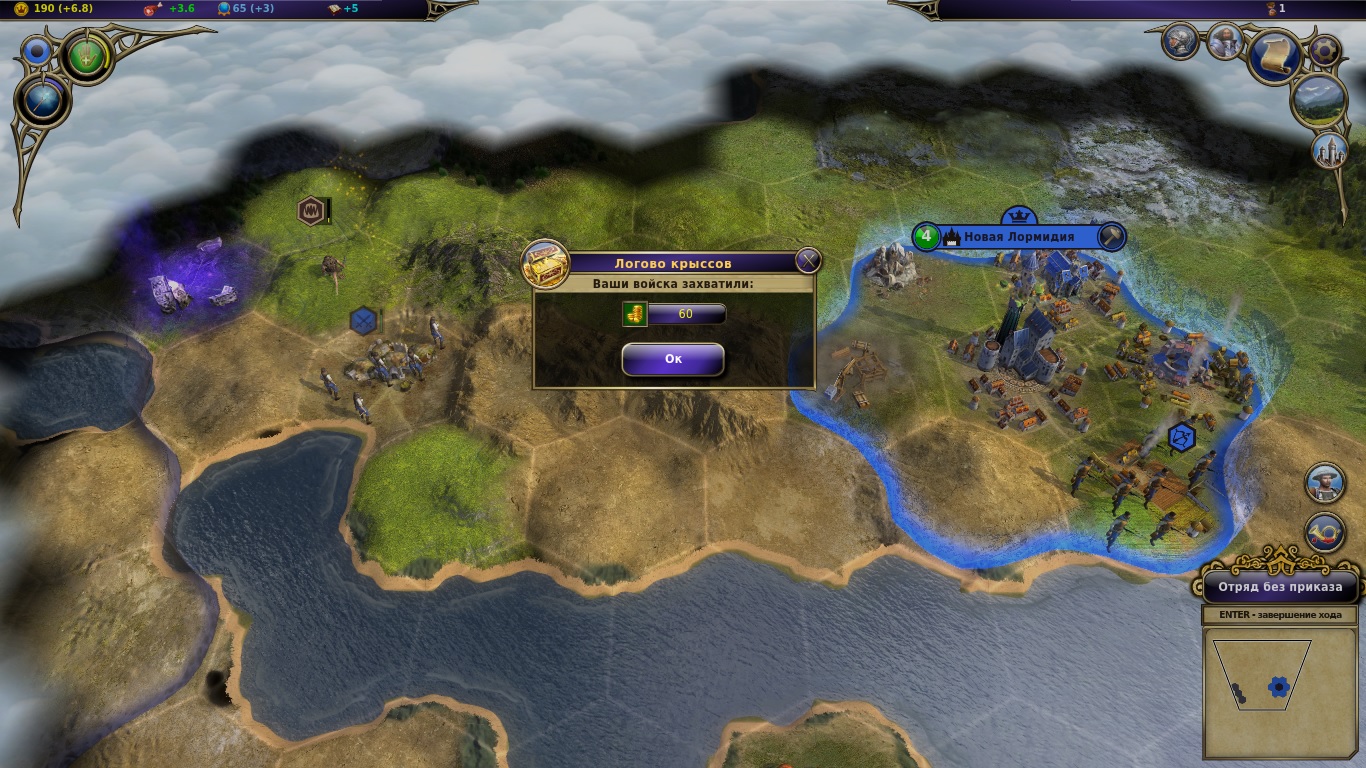Image resolution: width=1366 pixels, height=768 pixels.
Task: Close the Логово крыссов popup
Action: point(808,262)
